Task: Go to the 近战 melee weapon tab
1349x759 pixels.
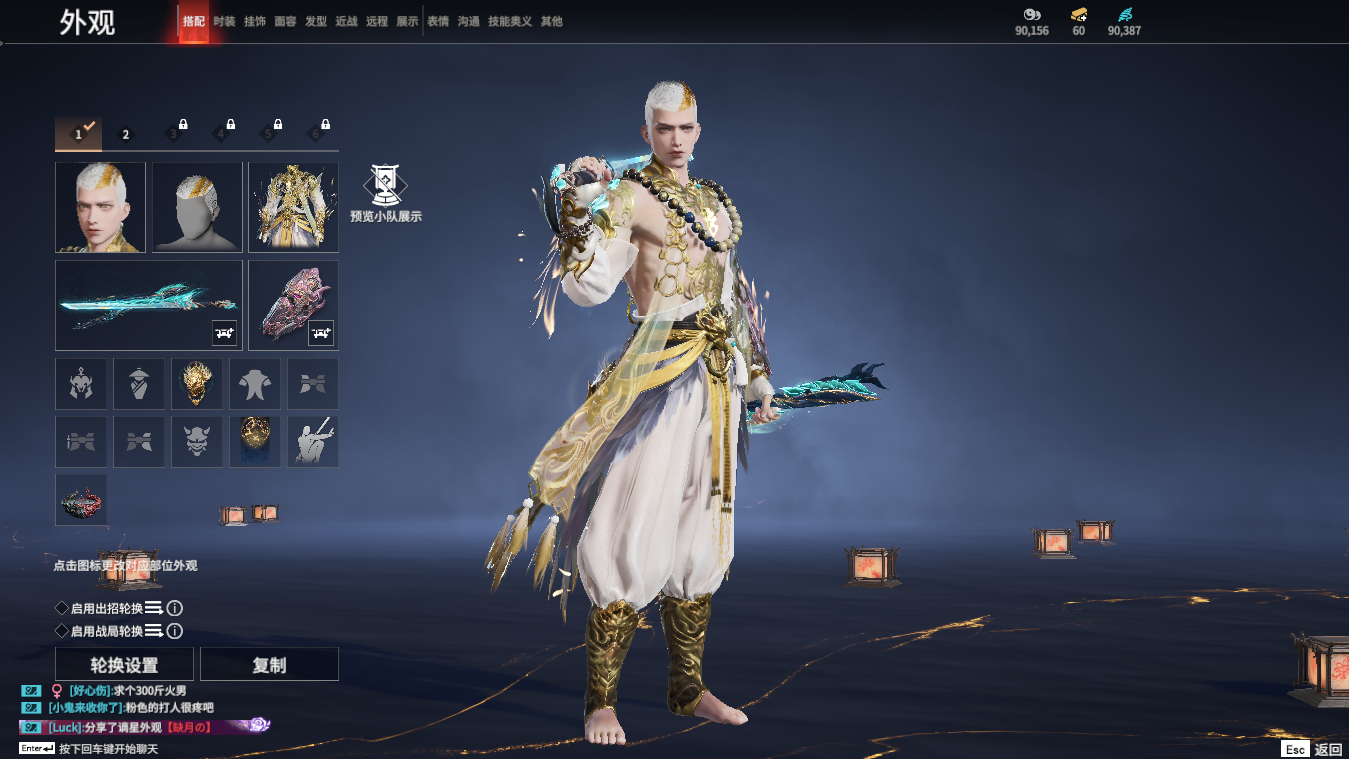Action: point(347,21)
